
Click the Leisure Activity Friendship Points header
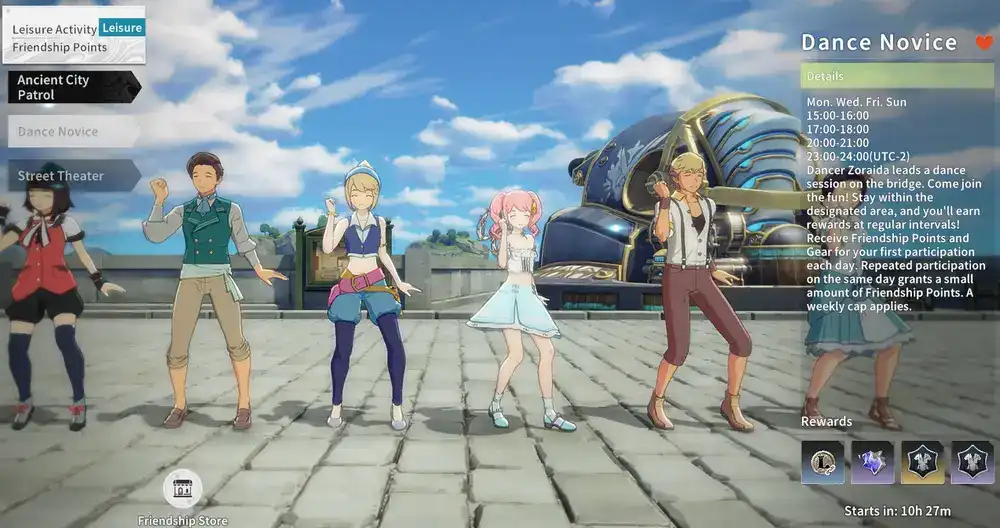click(x=75, y=36)
